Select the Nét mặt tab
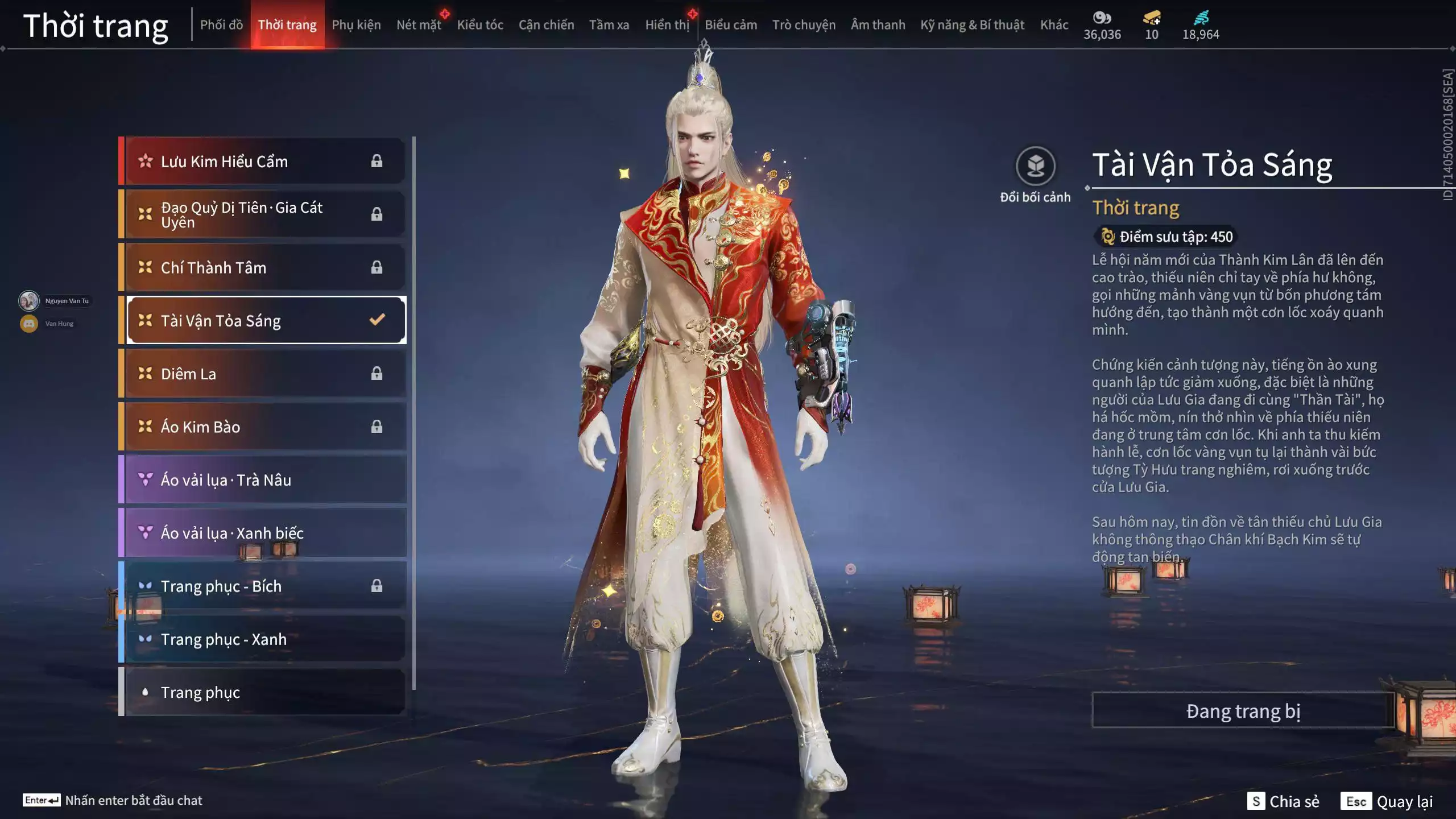The height and width of the screenshot is (819, 1456). 419,25
